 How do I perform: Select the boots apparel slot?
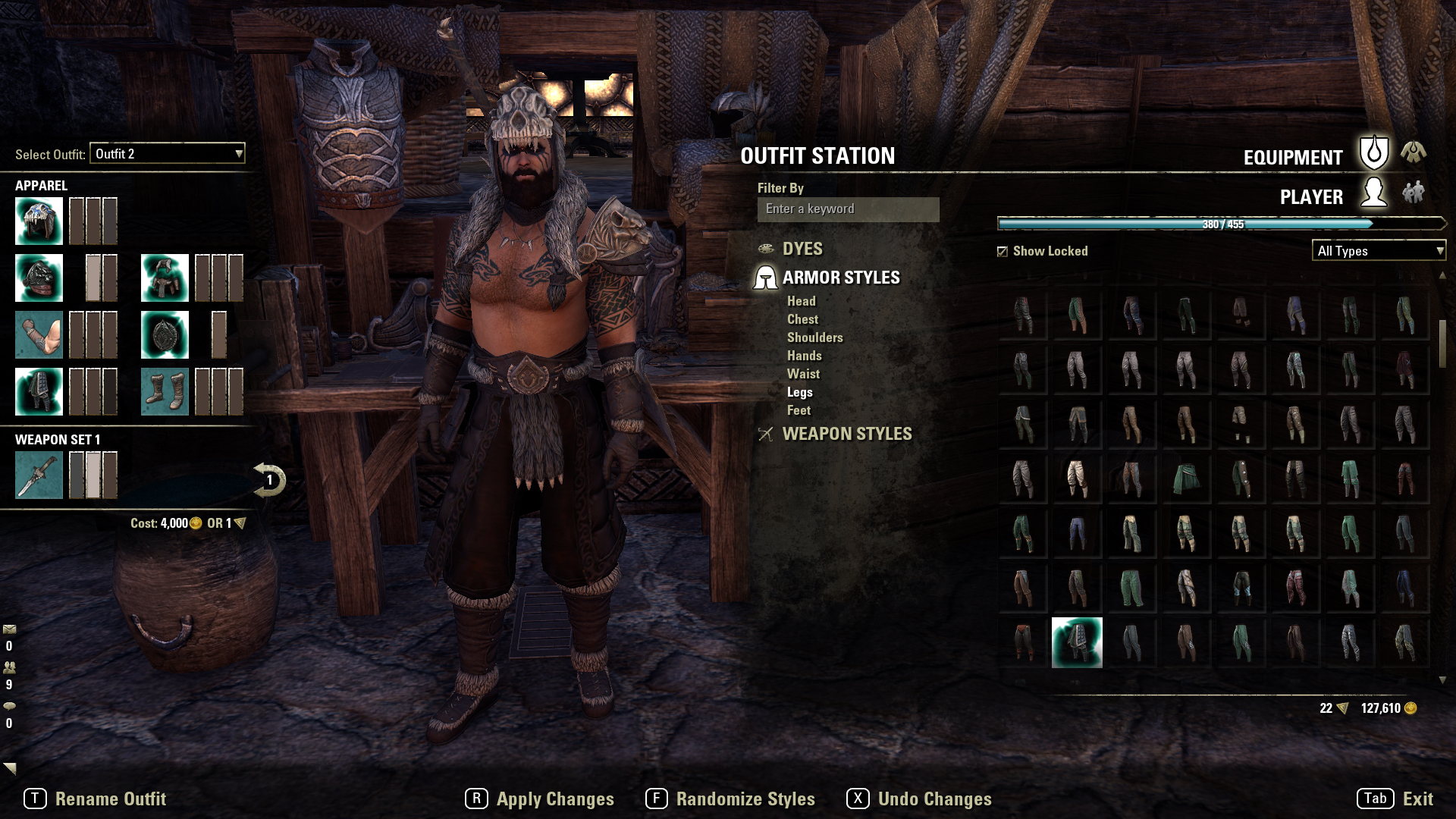(165, 391)
